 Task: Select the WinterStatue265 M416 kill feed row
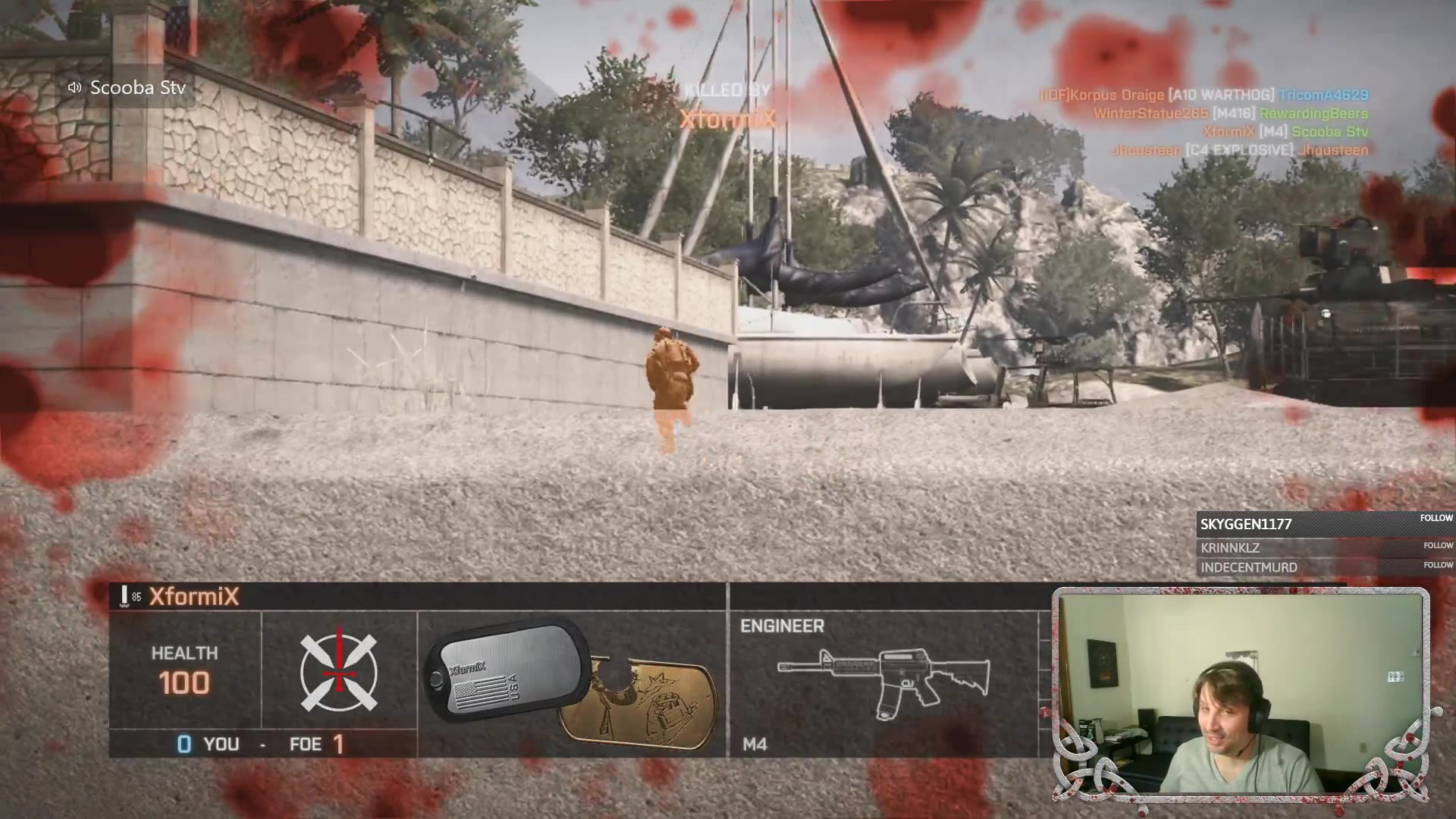click(1230, 113)
